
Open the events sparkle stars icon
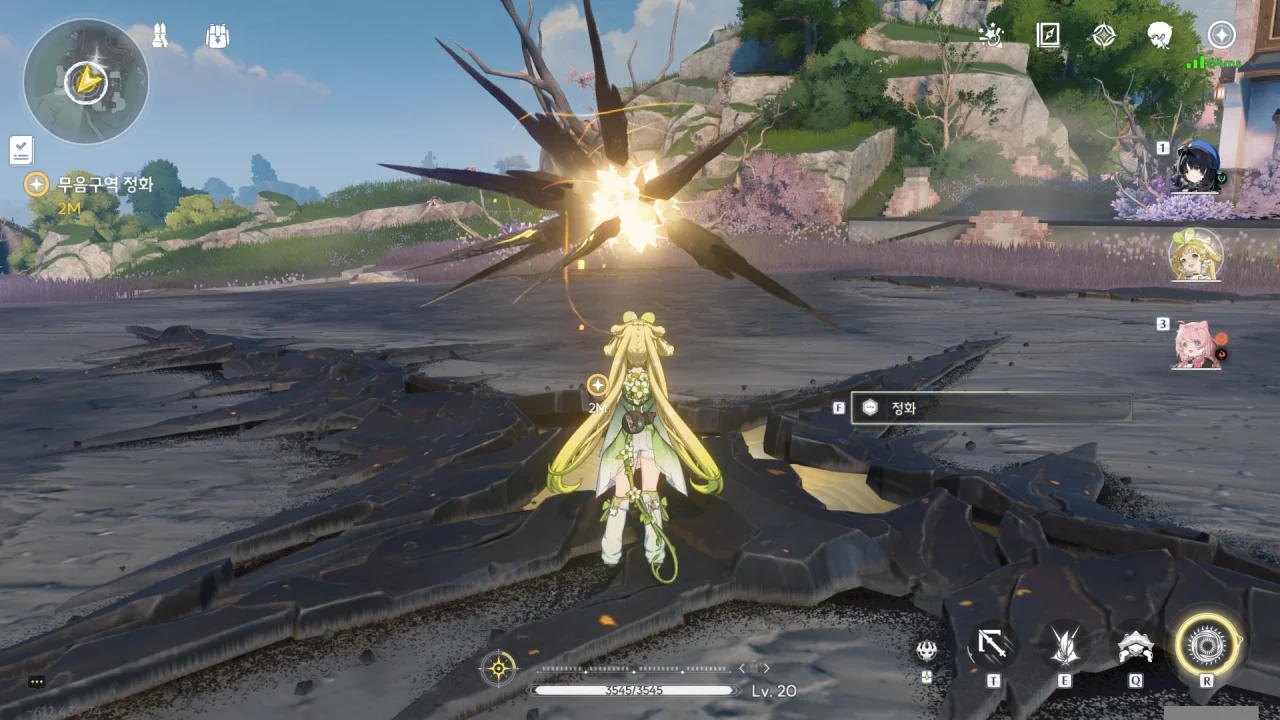pos(991,36)
